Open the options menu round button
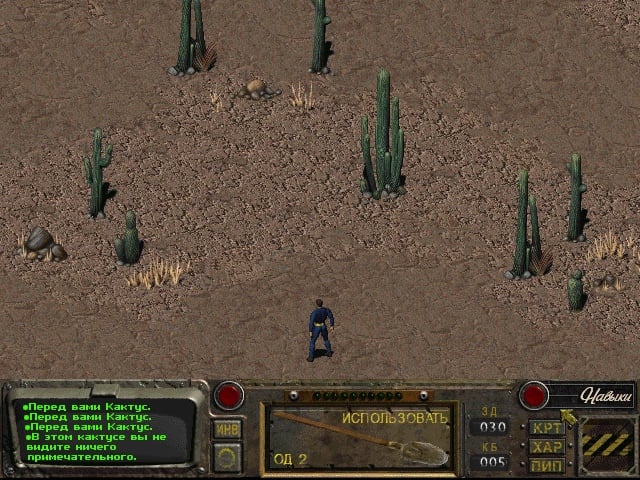Viewport: 640px width, 480px height. [227, 457]
